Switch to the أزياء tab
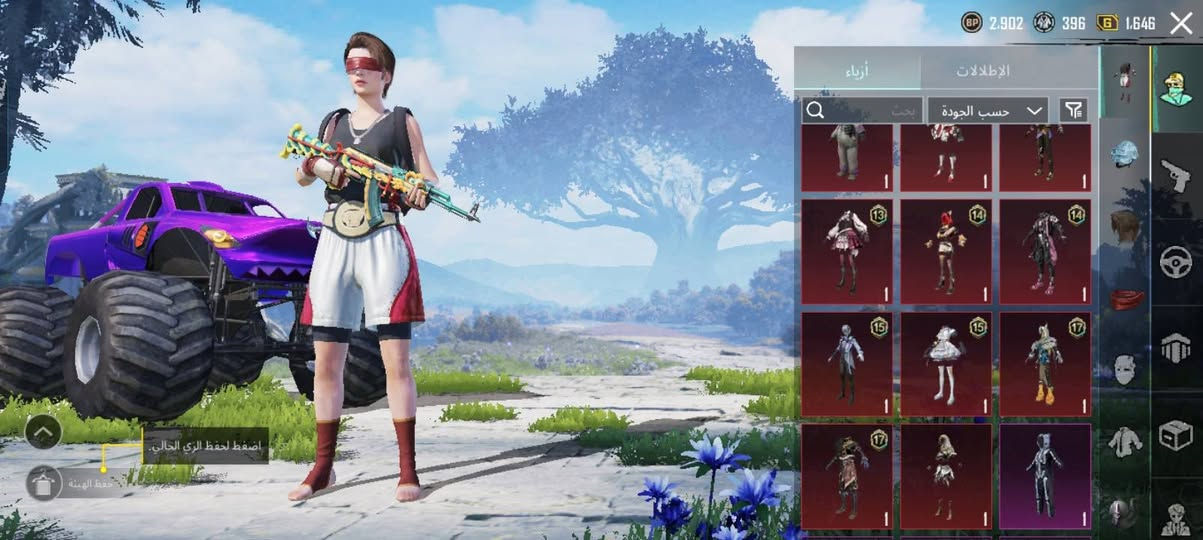 [x=857, y=70]
